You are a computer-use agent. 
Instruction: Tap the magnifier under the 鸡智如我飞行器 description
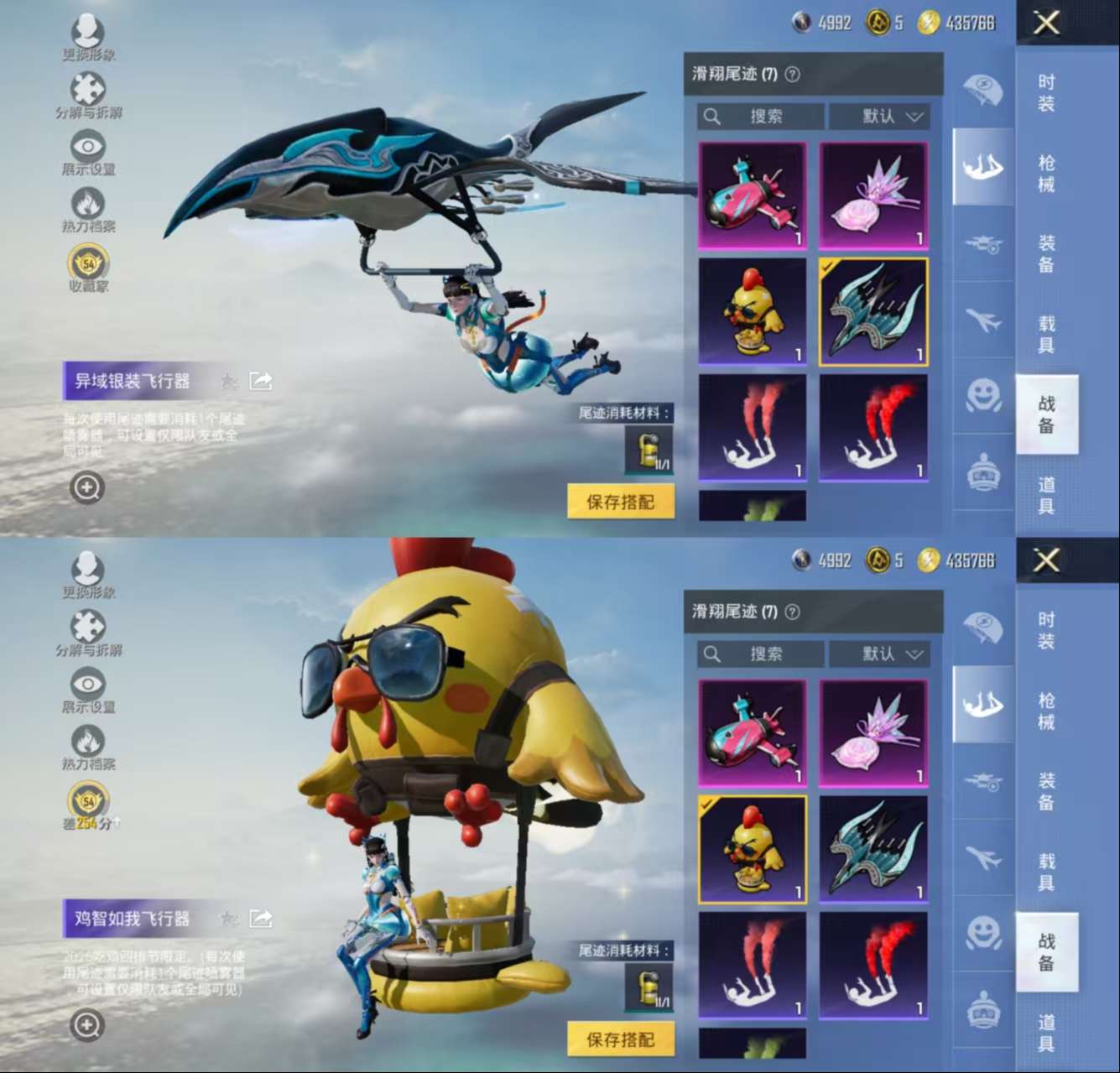[x=87, y=1024]
